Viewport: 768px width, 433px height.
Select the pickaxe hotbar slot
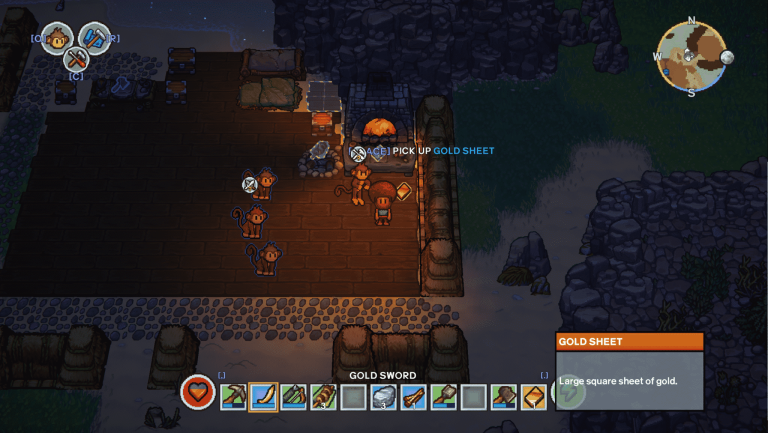click(x=234, y=397)
